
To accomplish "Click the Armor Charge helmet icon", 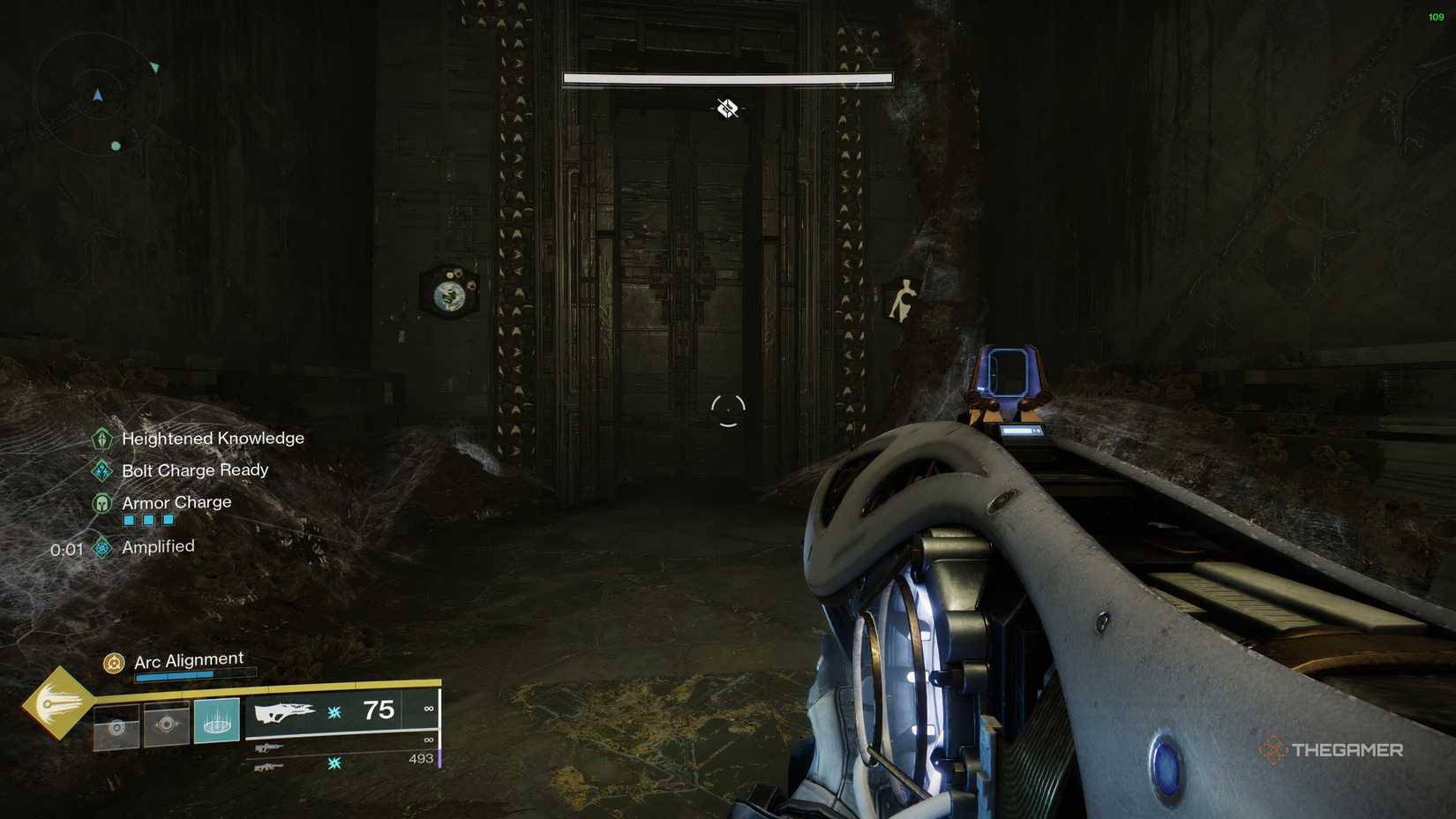I will point(101,502).
